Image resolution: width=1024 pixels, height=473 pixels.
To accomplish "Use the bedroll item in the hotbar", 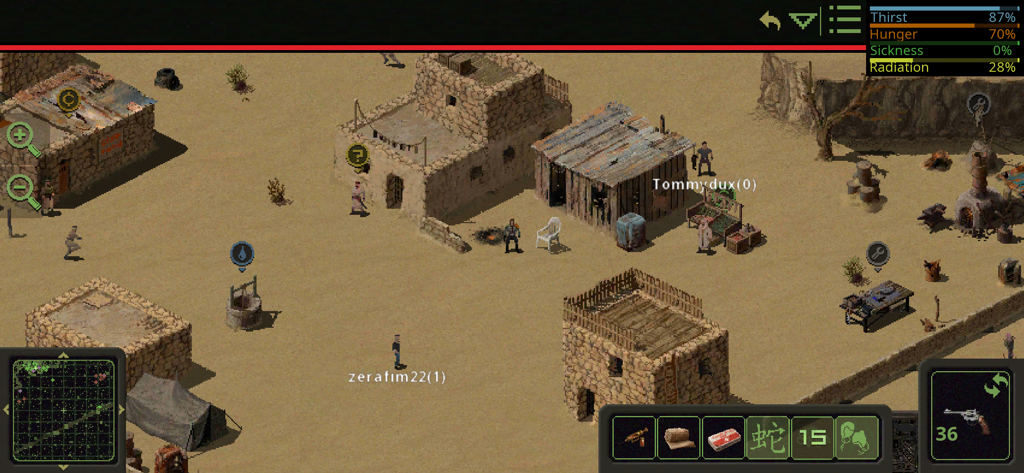I will click(679, 437).
